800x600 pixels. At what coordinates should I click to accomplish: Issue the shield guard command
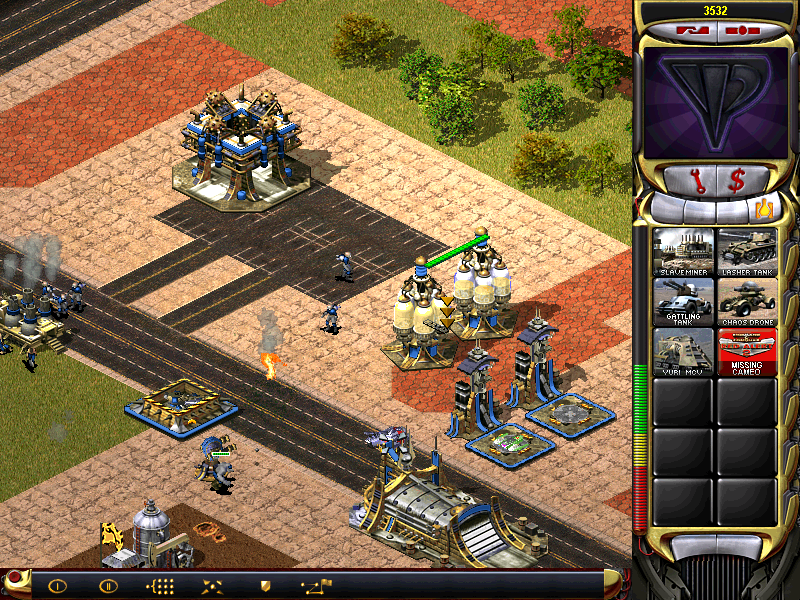[265, 586]
